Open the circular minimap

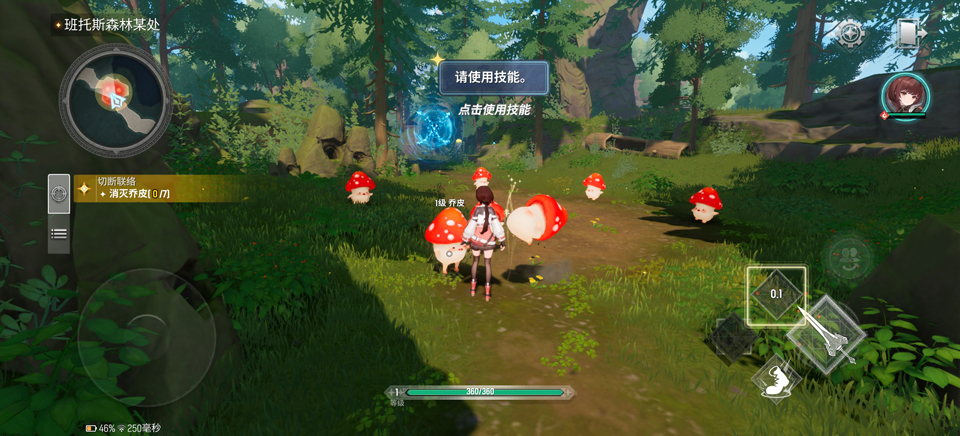(x=115, y=97)
